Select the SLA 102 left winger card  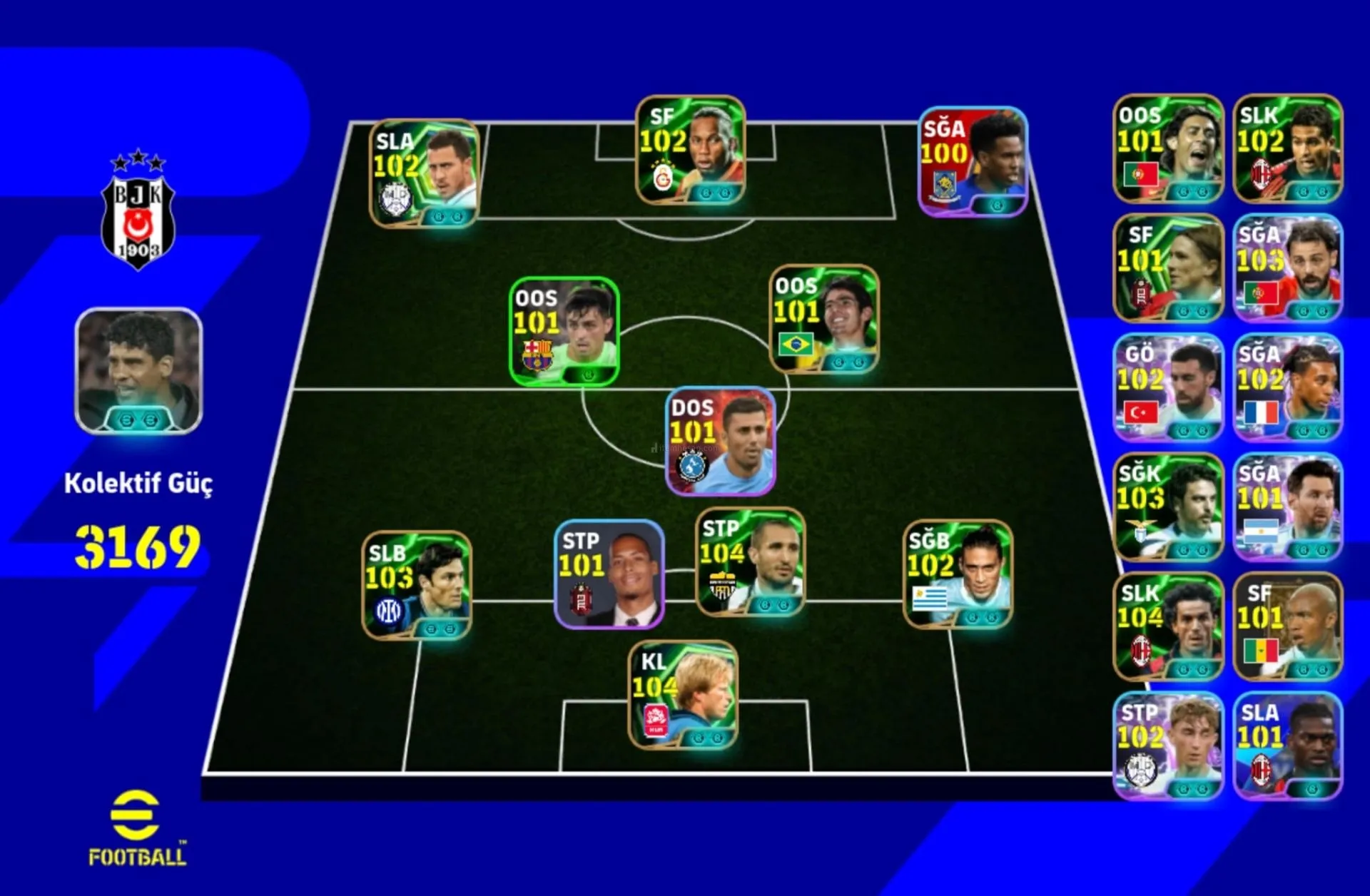(x=425, y=173)
